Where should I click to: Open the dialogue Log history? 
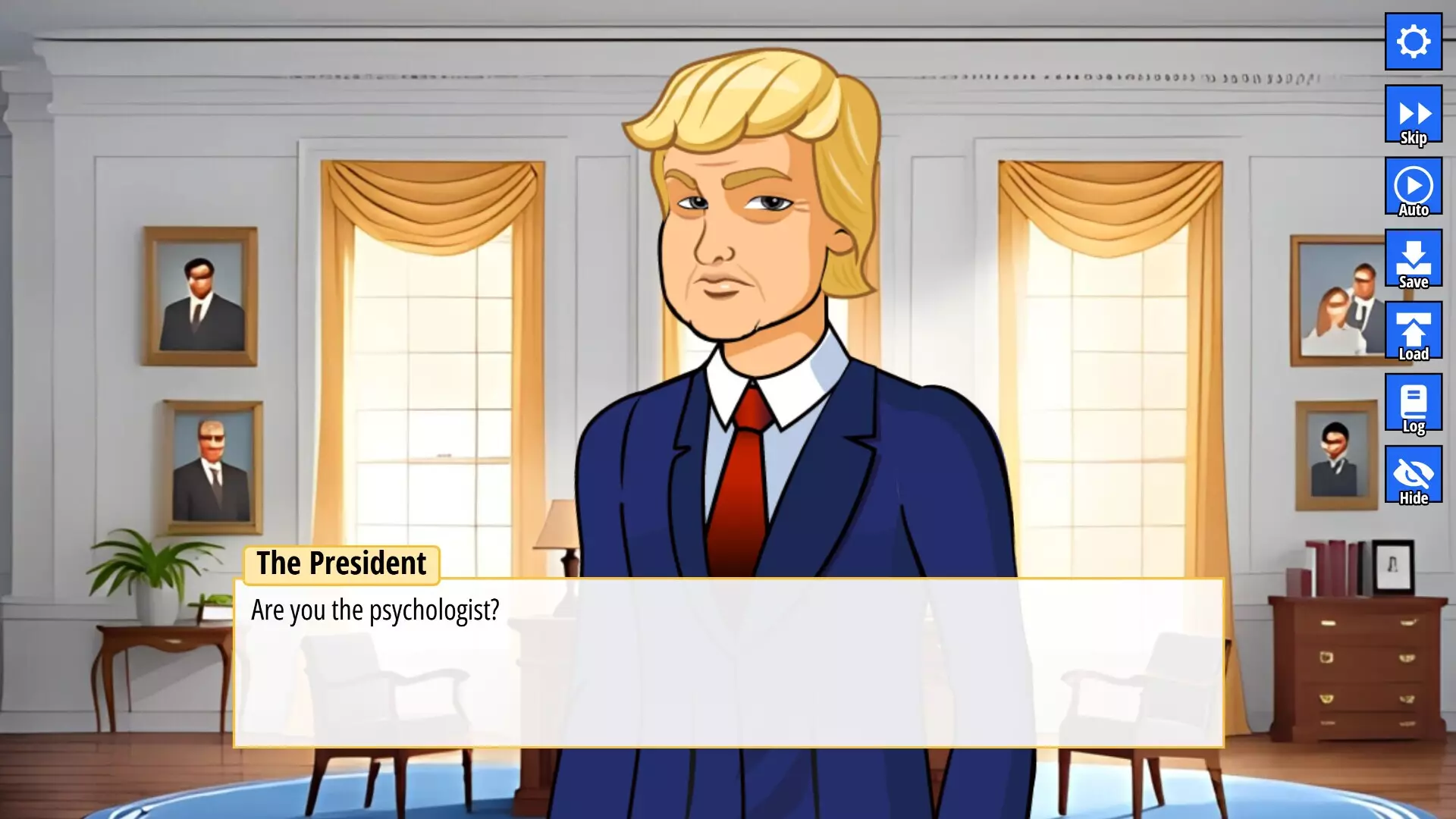(x=1413, y=402)
